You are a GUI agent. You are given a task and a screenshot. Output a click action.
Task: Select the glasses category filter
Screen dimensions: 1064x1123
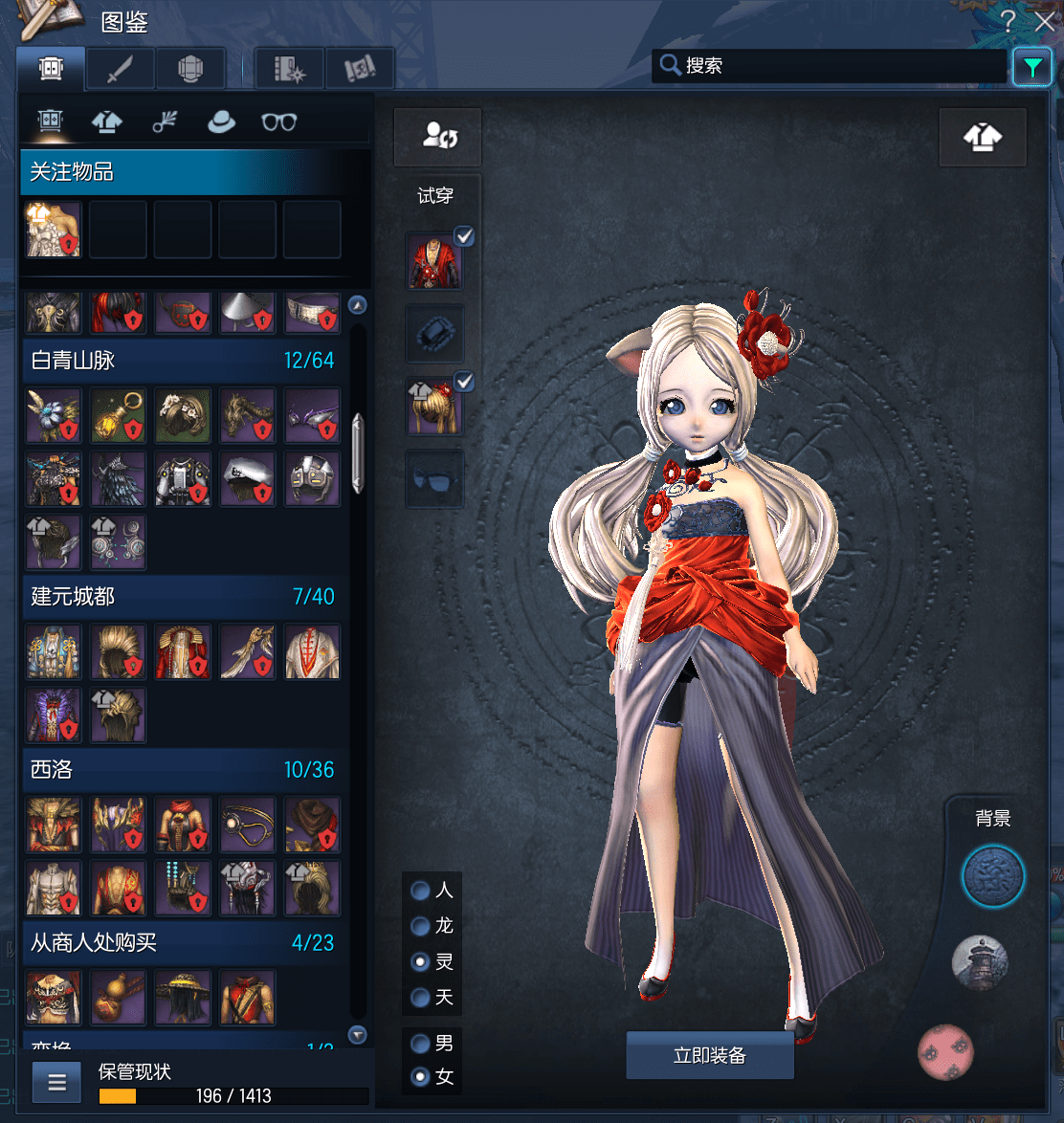[x=278, y=121]
